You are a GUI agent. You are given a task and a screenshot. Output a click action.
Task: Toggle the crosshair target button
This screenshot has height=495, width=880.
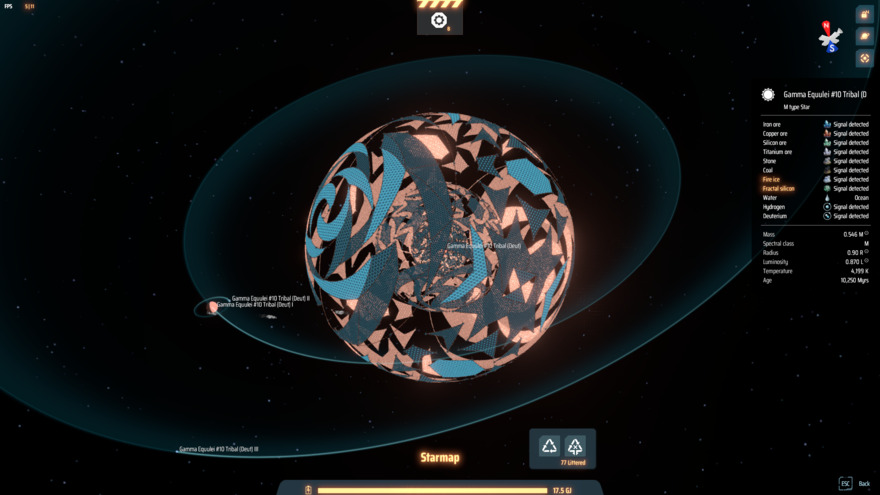pyautogui.click(x=865, y=58)
